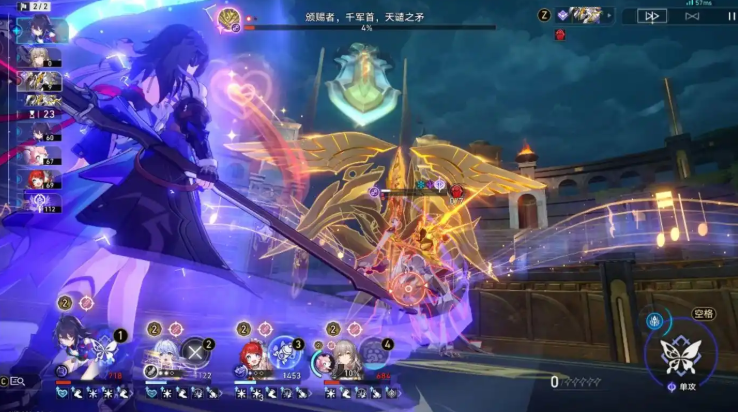This screenshot has width=738, height=412.
Task: Click the boss icon by the HP bar
Action: coord(229,17)
